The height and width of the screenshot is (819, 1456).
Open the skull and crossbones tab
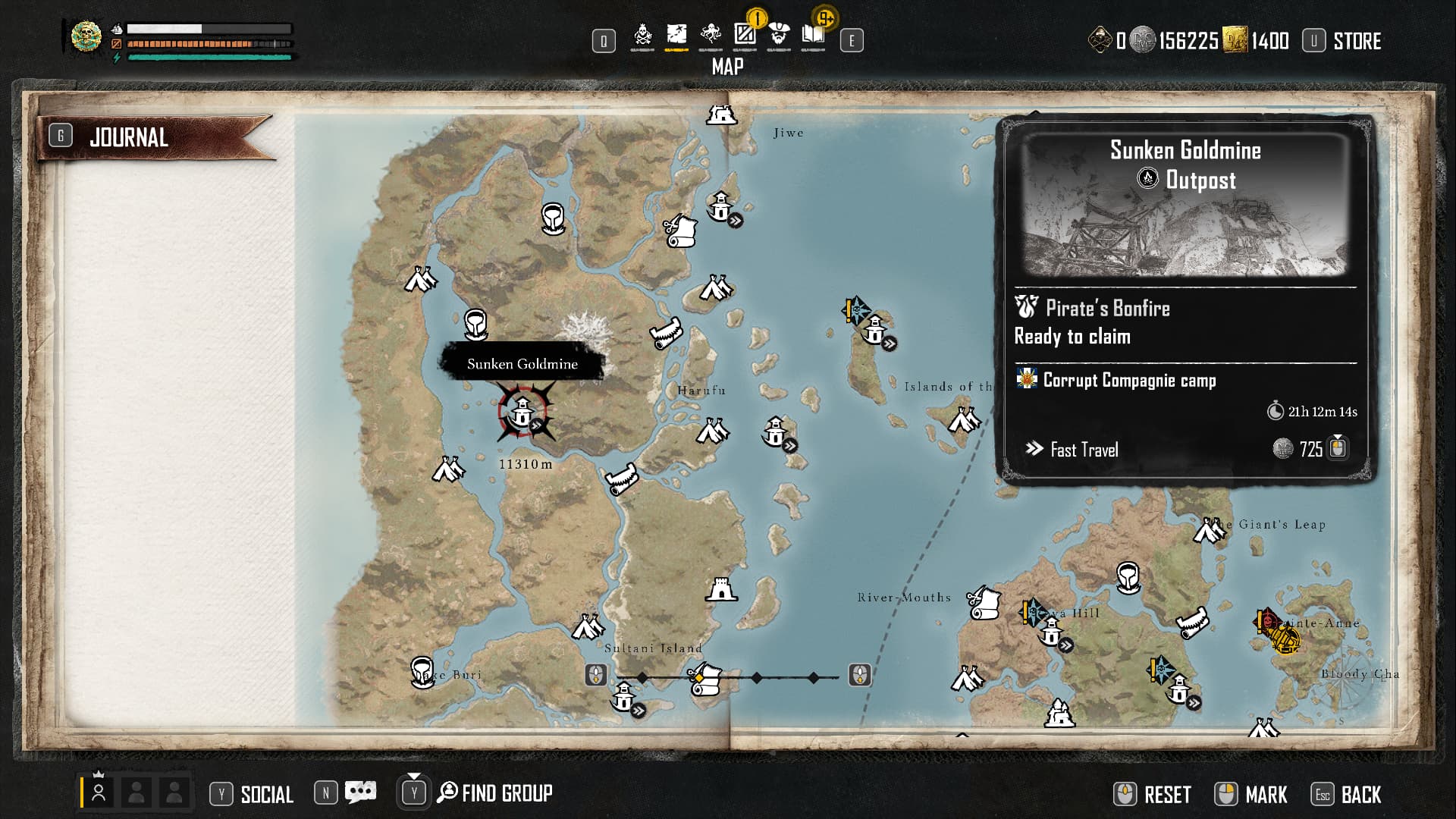tap(642, 35)
